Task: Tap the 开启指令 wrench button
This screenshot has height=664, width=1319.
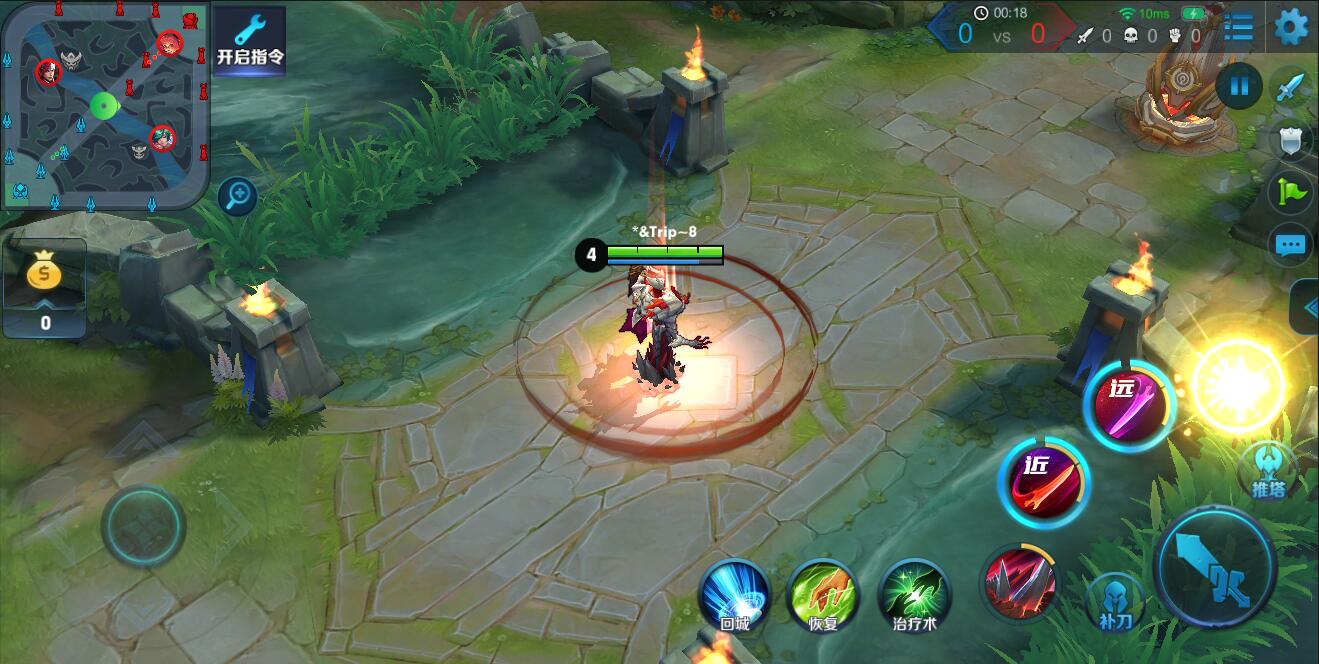Action: [x=250, y=41]
